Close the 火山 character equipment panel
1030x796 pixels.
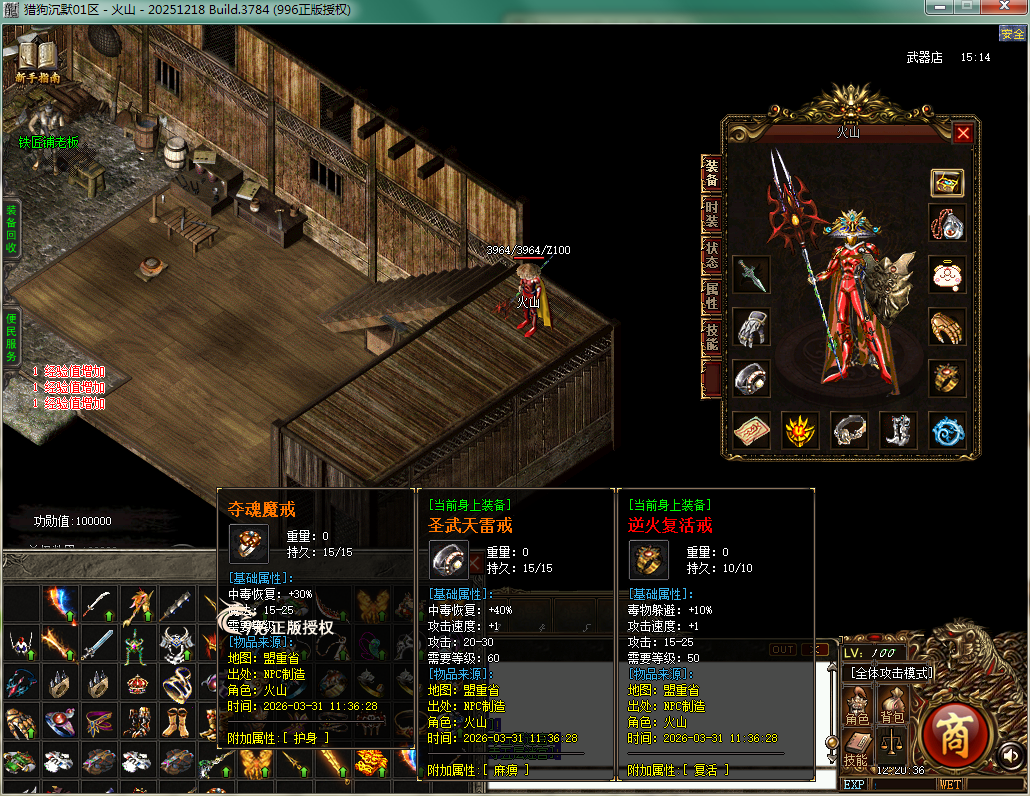[963, 133]
